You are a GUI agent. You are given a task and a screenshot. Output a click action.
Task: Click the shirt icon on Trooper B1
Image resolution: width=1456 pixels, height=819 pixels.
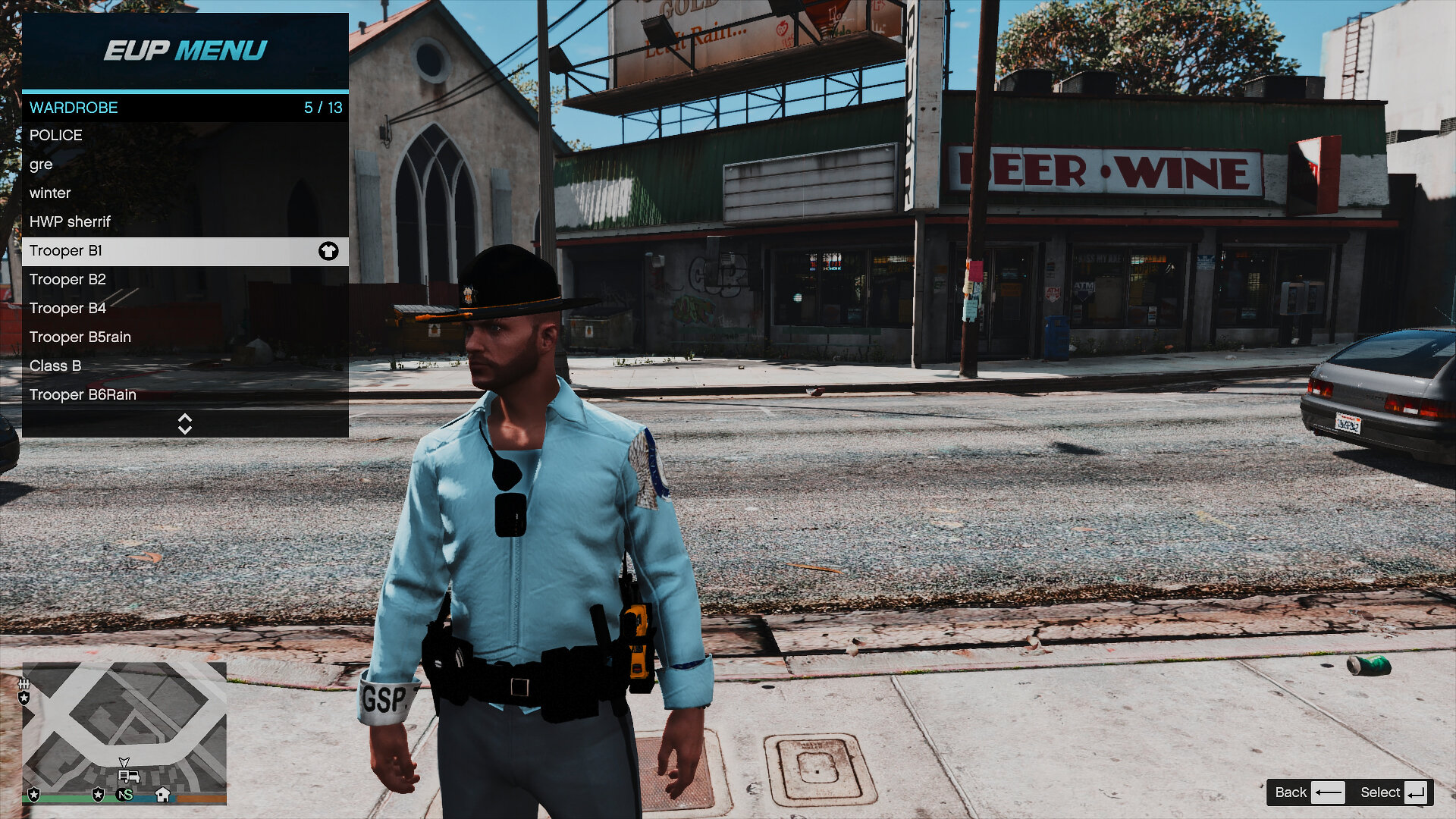point(328,251)
